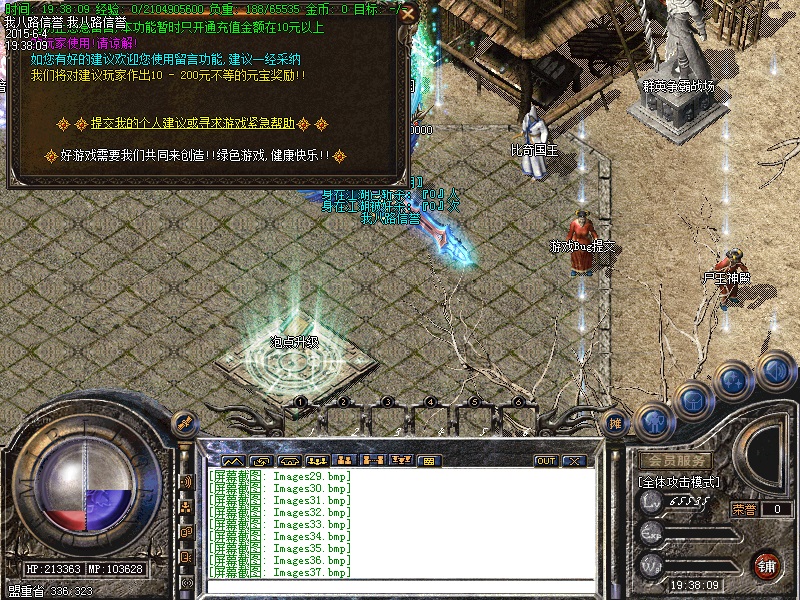Open the skills panel with the sparkle icon
This screenshot has width=800, height=600.
point(735,381)
